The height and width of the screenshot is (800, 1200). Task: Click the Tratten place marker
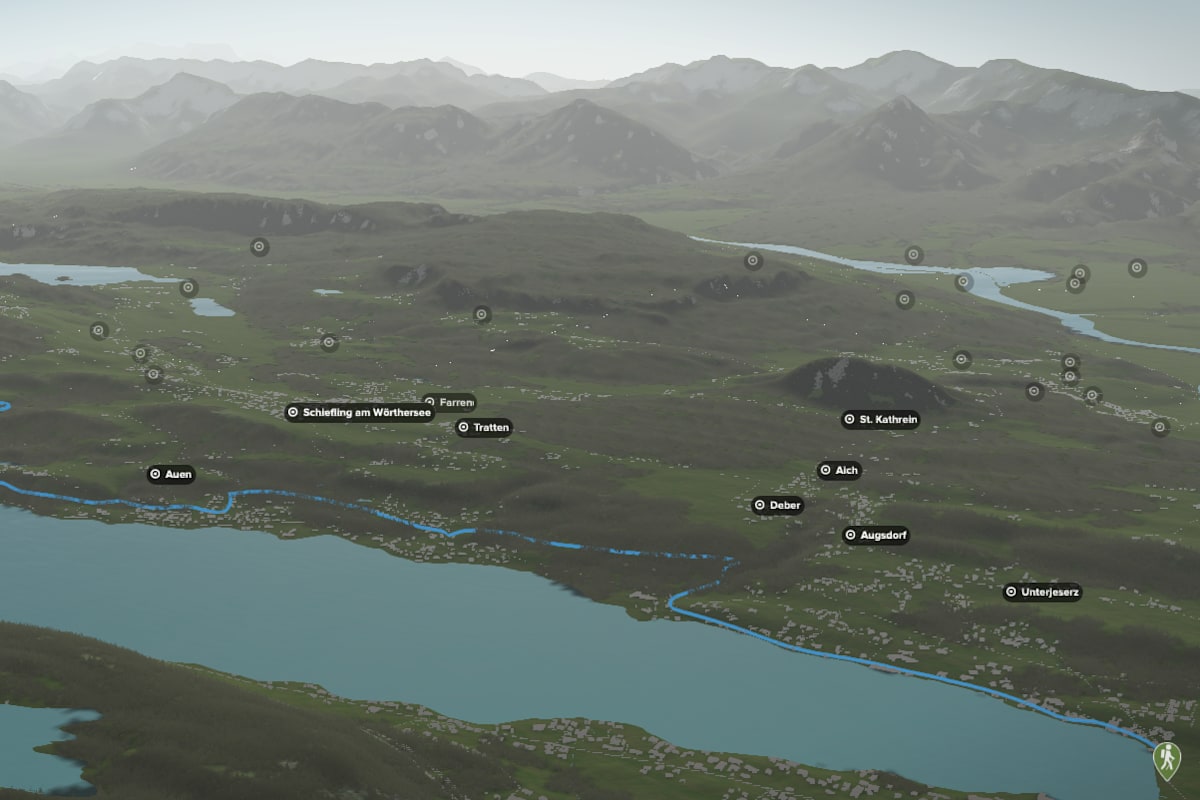[484, 428]
